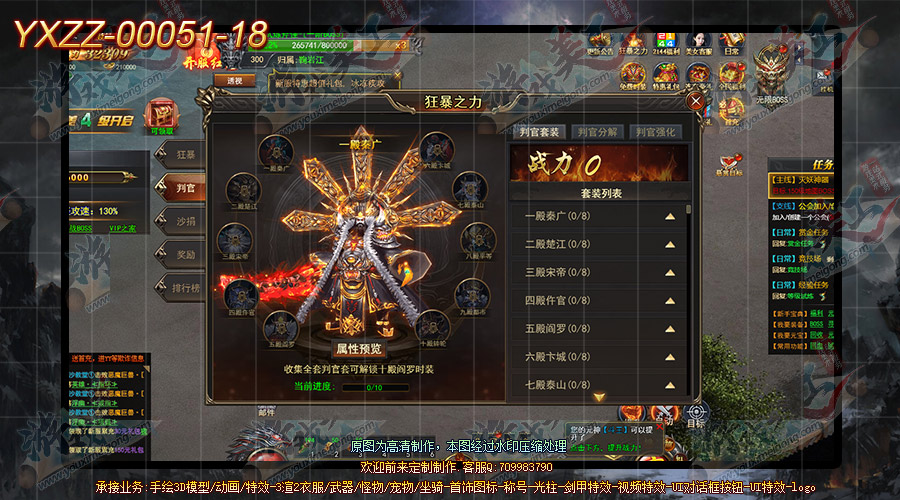
Task: Expand the 一殿秦广 (0/8) set row
Action: pos(670,216)
